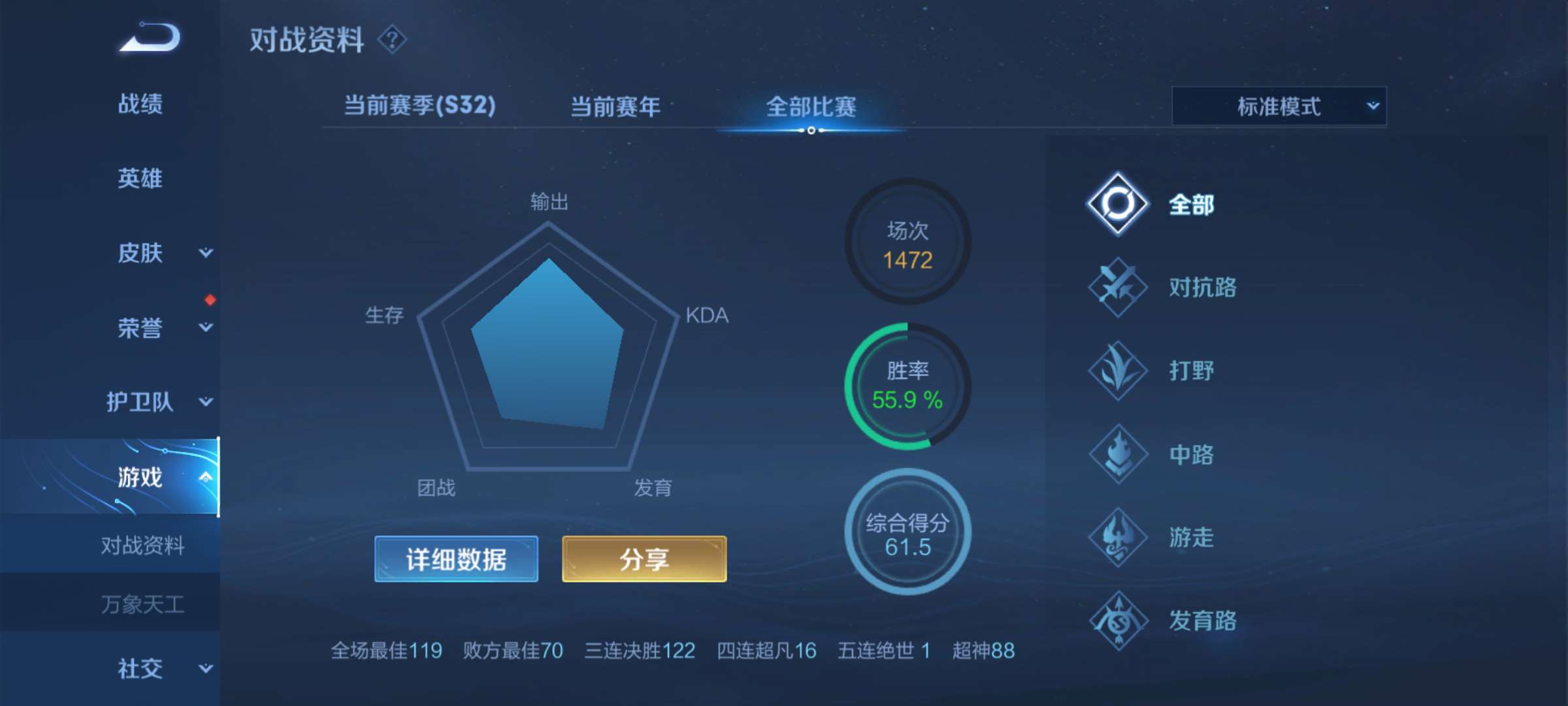Select the 打野 (Jungle) lane filter icon

(1119, 371)
